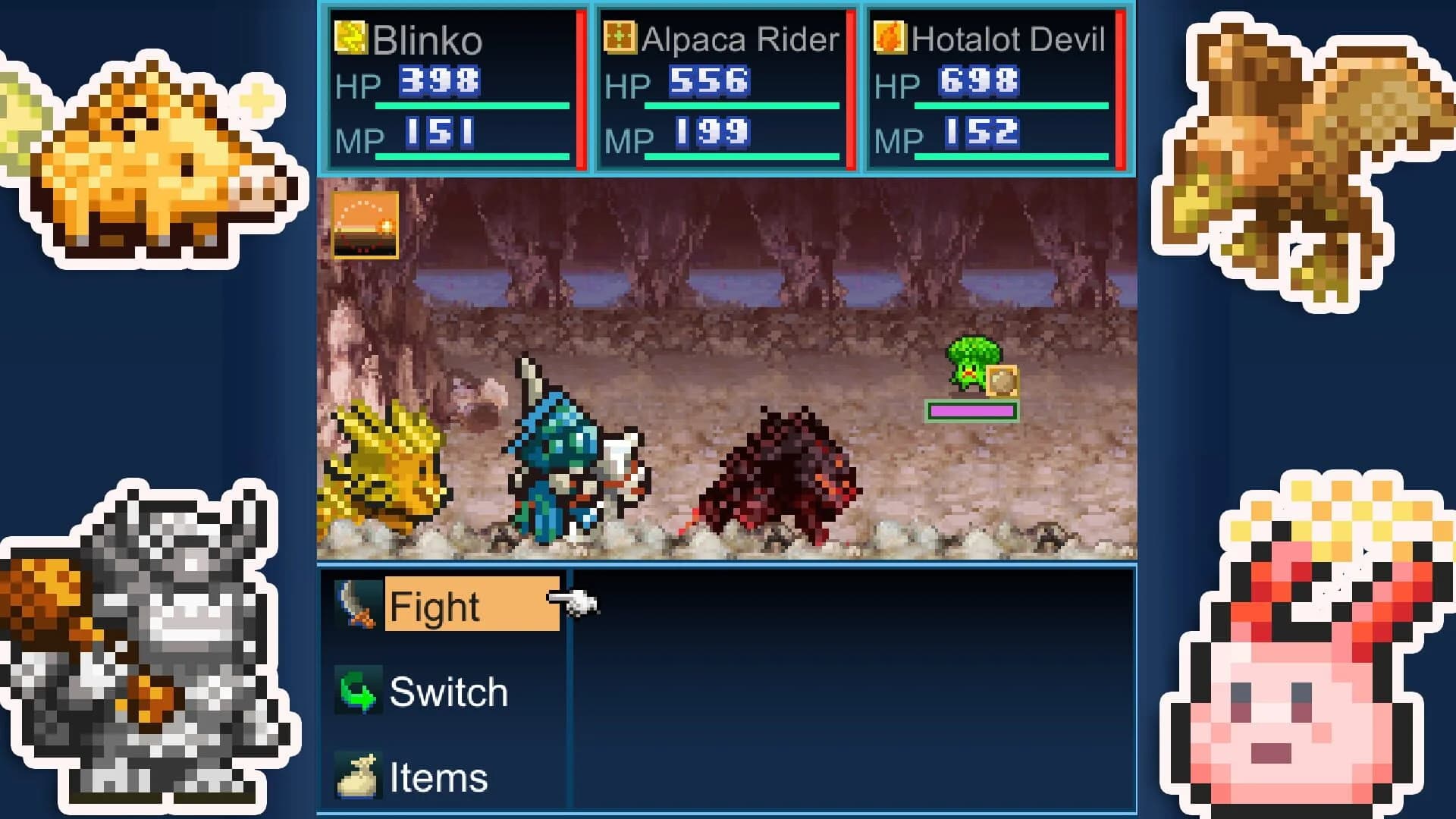This screenshot has width=1456, height=819.
Task: Select the sword icon beside Fight
Action: 358,604
